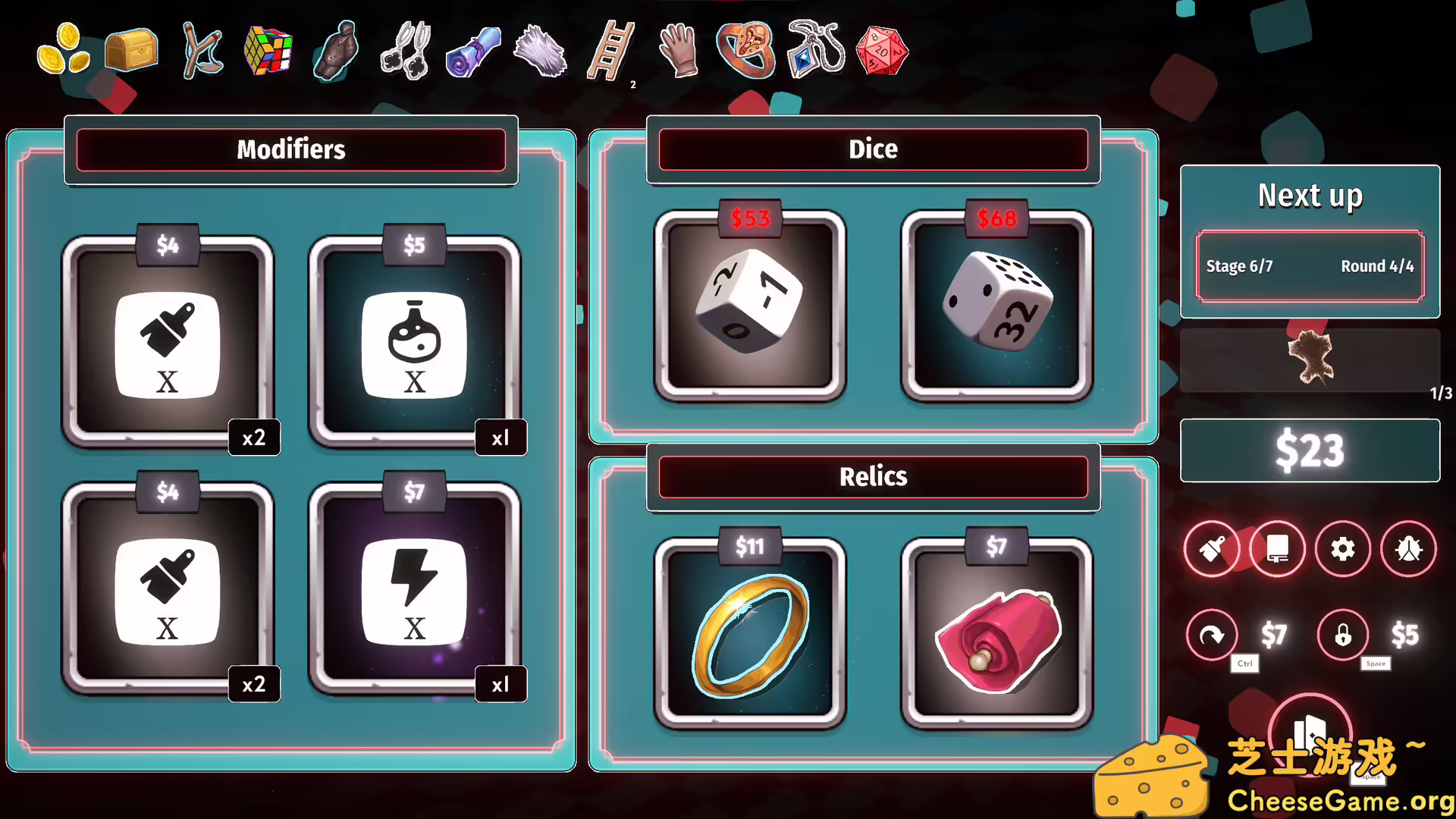
Task: Buy the $7 lightning modifier
Action: pos(416,591)
